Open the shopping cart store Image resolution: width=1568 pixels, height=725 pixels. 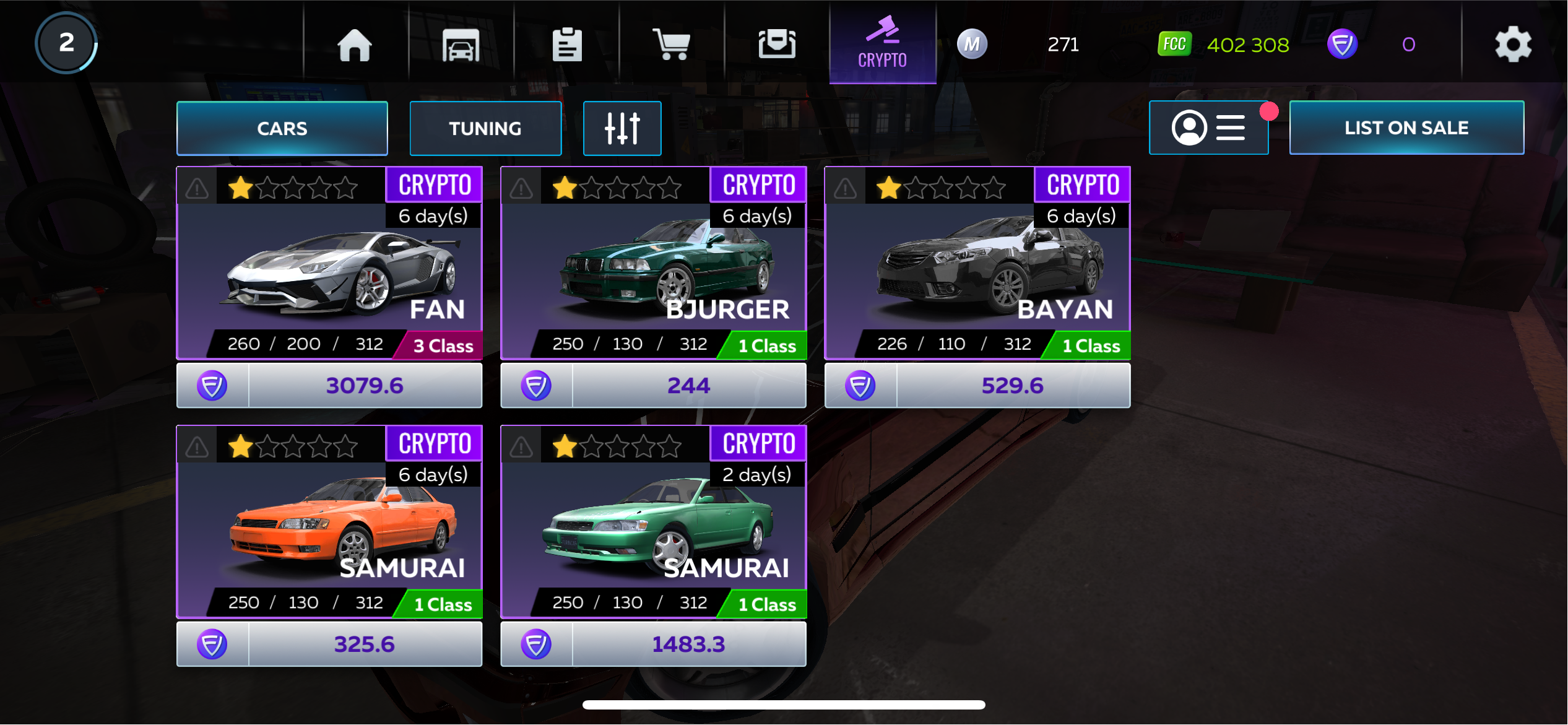[672, 45]
